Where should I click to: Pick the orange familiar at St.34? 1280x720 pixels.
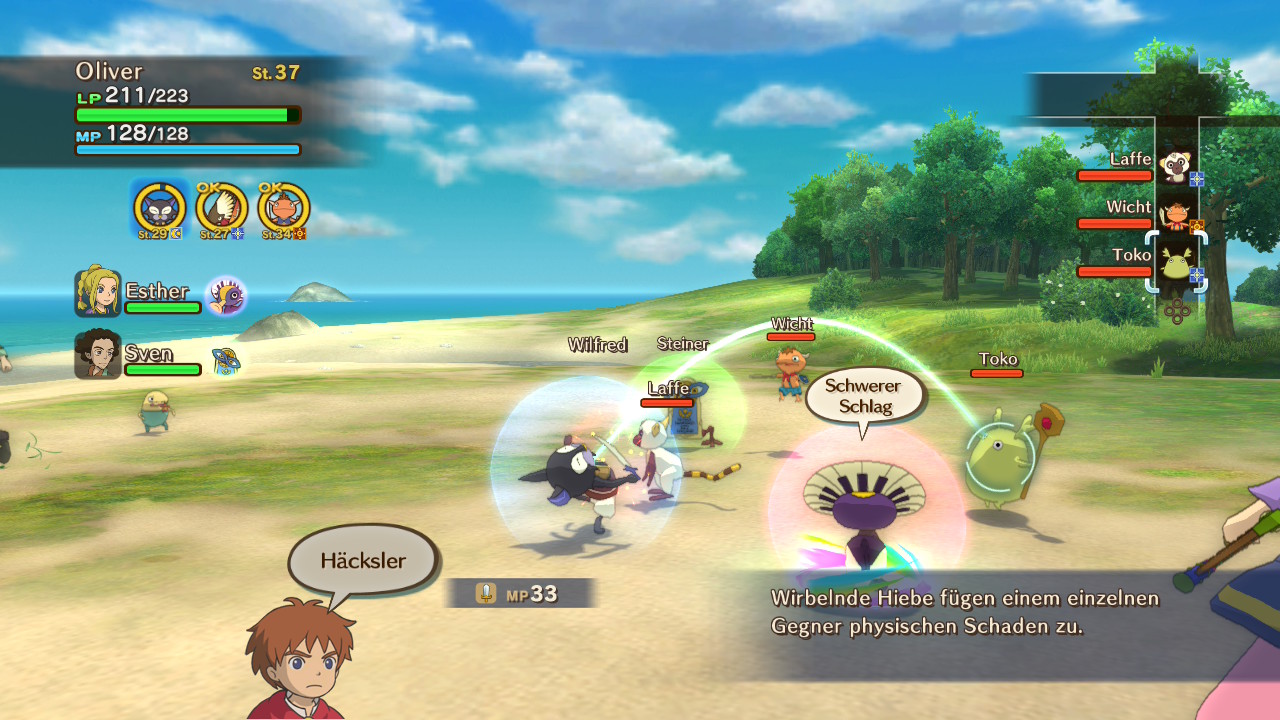coord(283,209)
